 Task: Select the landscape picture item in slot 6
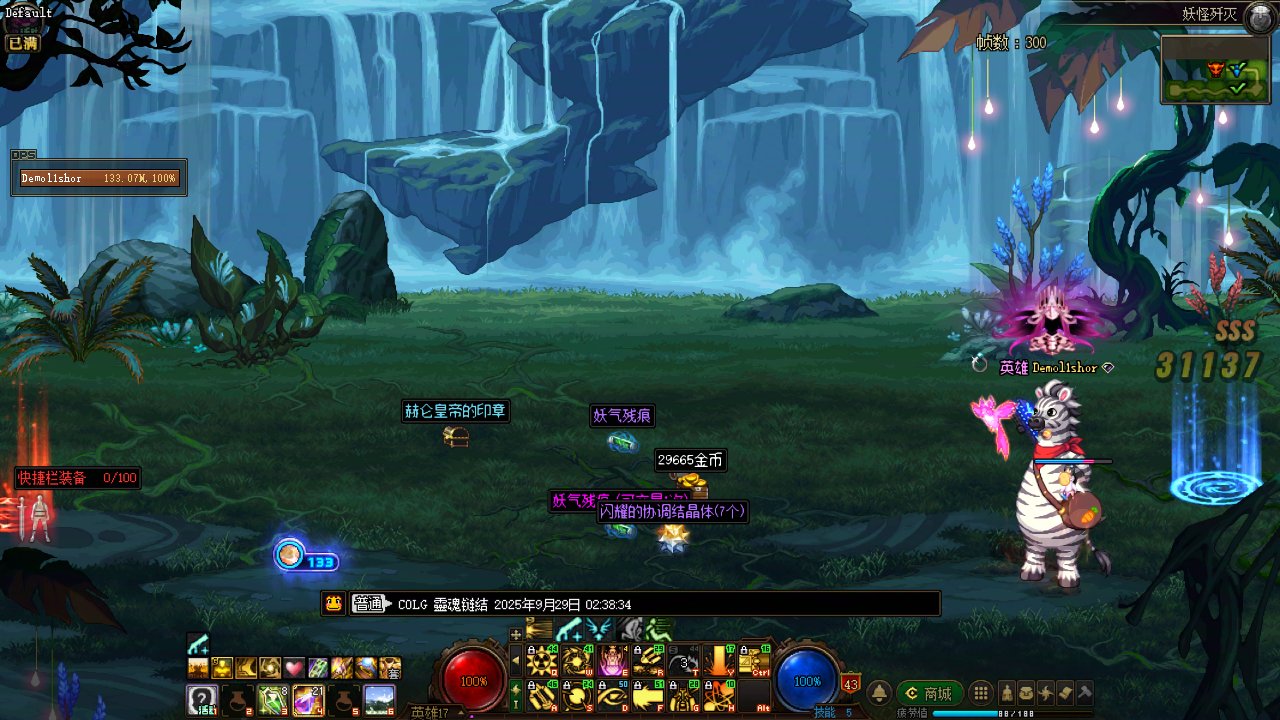(378, 699)
